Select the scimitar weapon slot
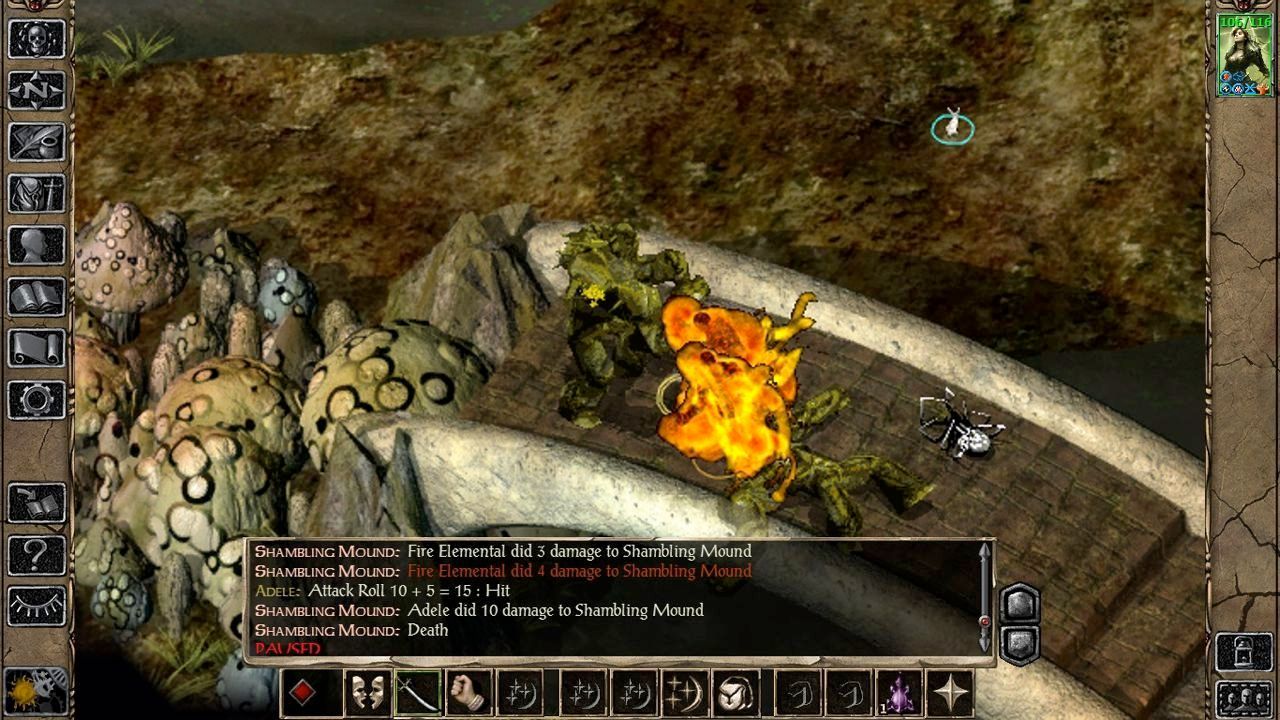The height and width of the screenshot is (720, 1280). coord(418,693)
